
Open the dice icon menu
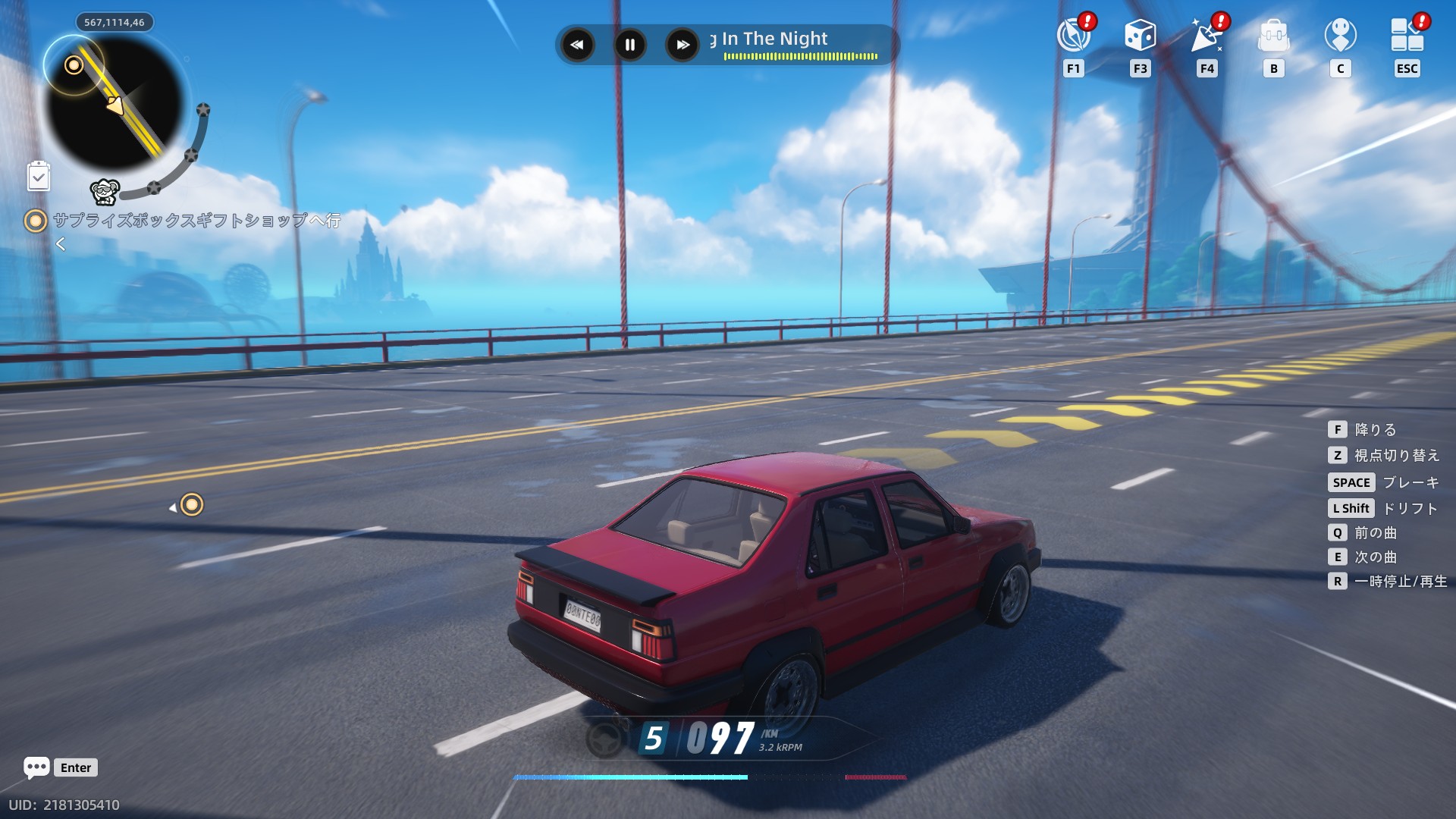tap(1140, 35)
